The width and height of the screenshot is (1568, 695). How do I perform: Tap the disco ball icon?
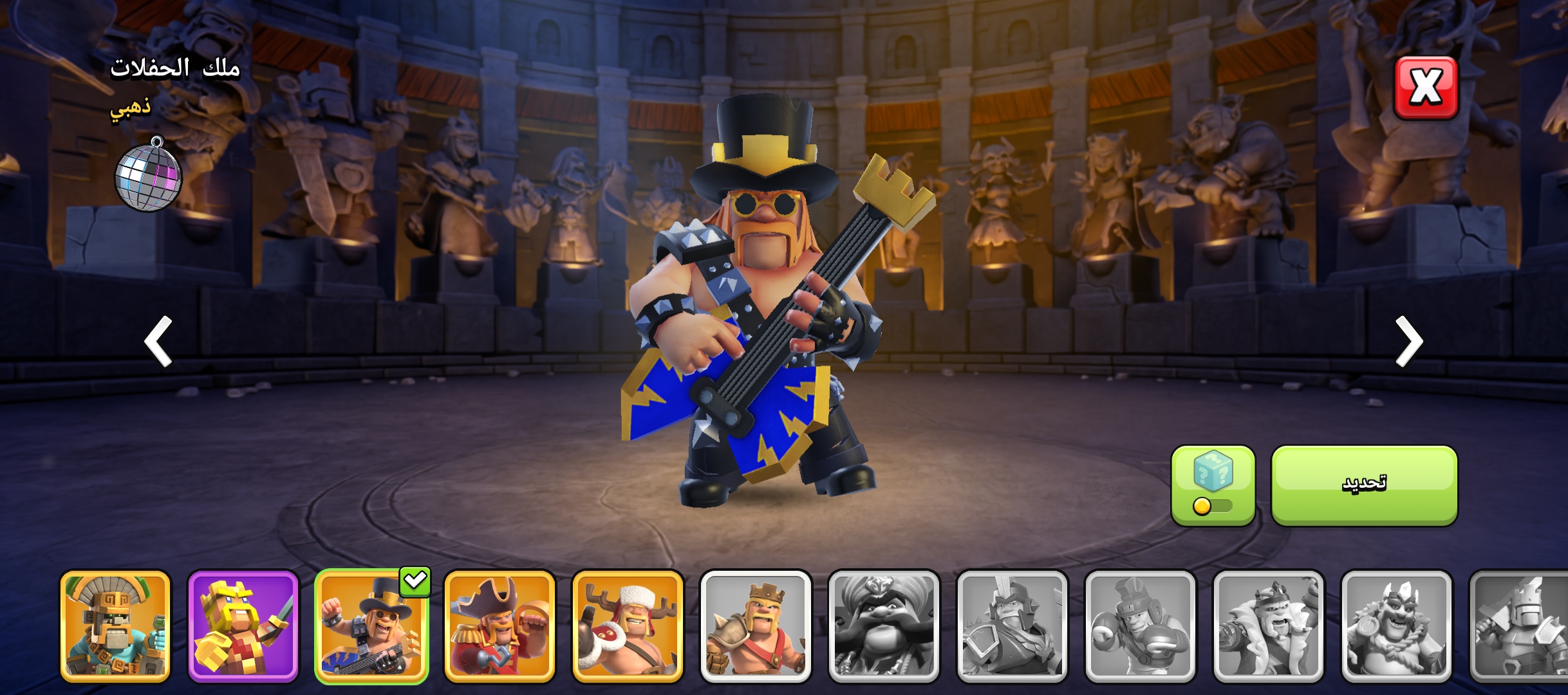(149, 174)
